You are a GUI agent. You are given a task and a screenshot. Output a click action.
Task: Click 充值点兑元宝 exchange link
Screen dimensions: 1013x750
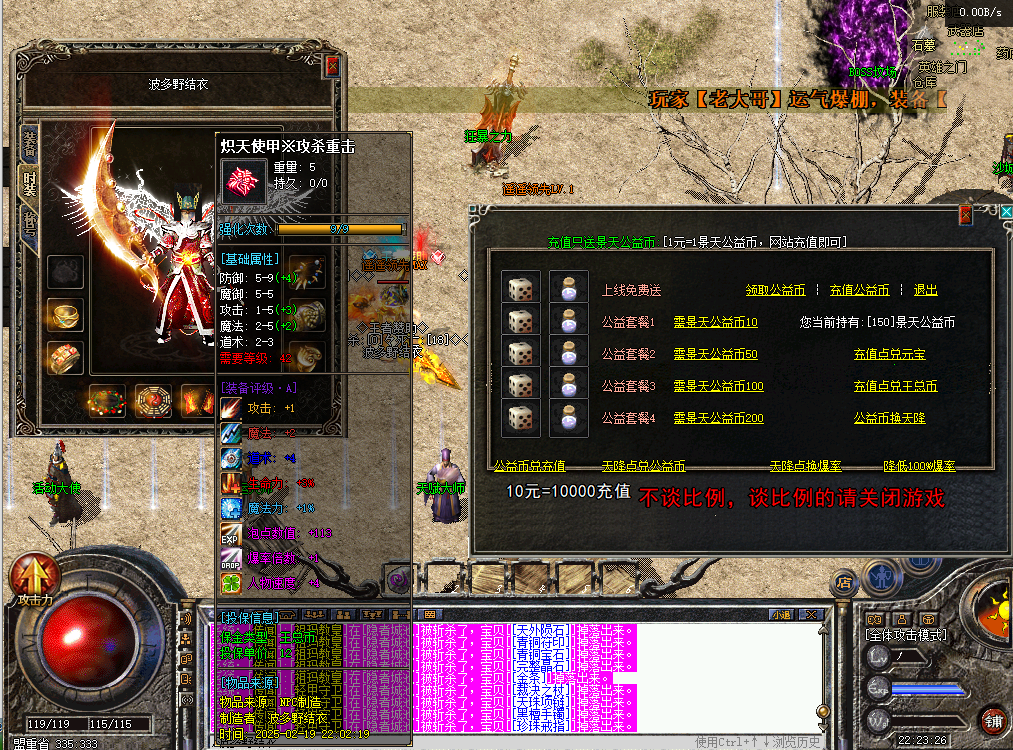point(889,354)
